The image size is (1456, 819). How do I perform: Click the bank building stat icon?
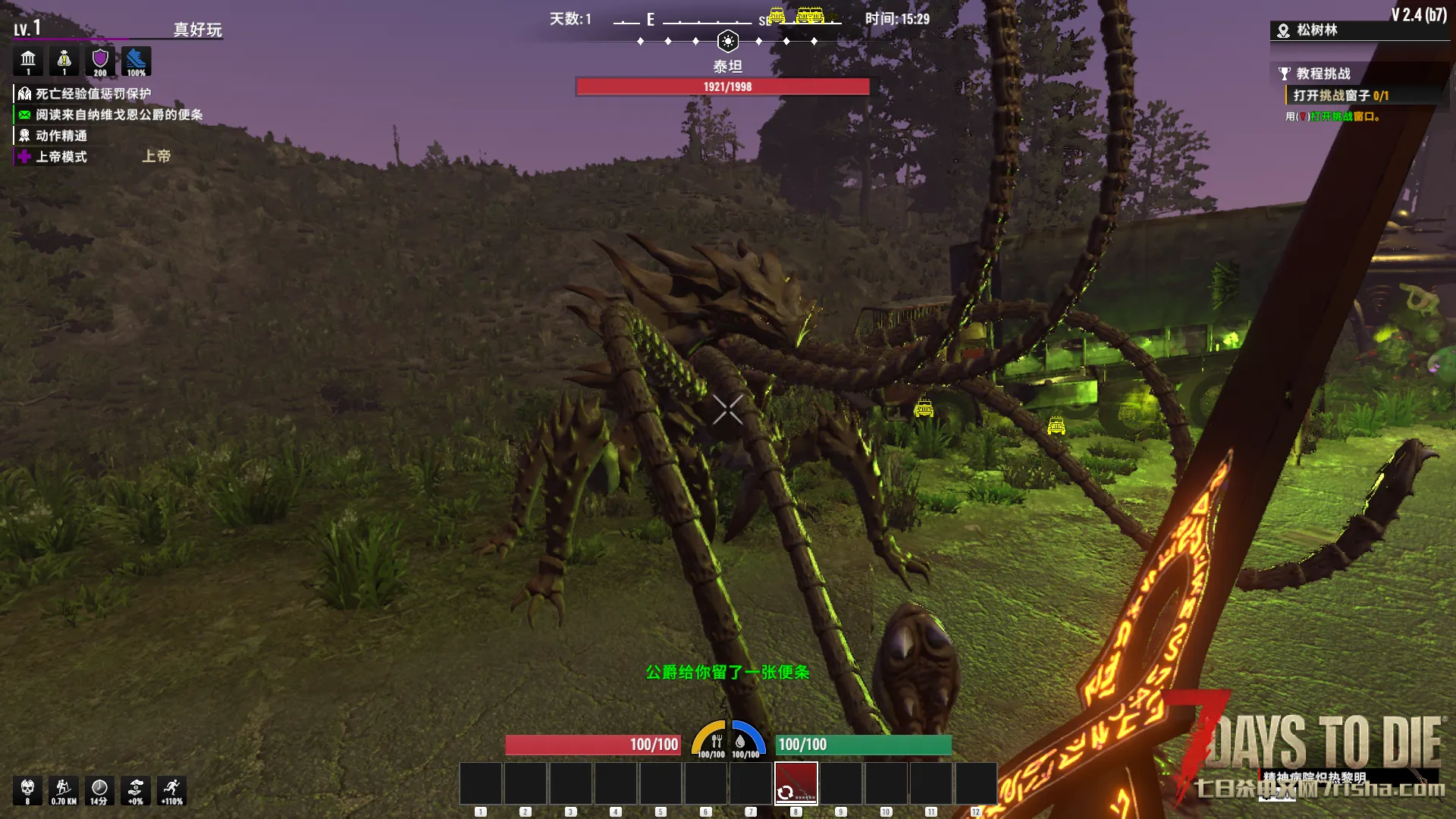tap(28, 61)
